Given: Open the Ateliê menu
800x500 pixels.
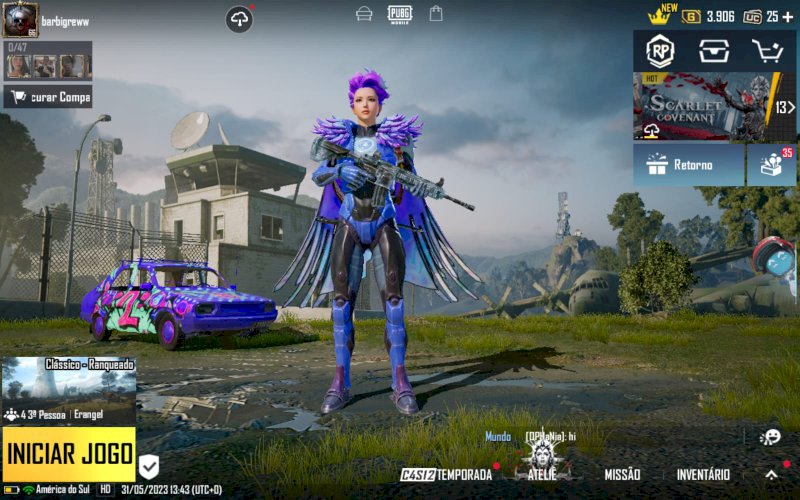Looking at the screenshot, I should [543, 470].
